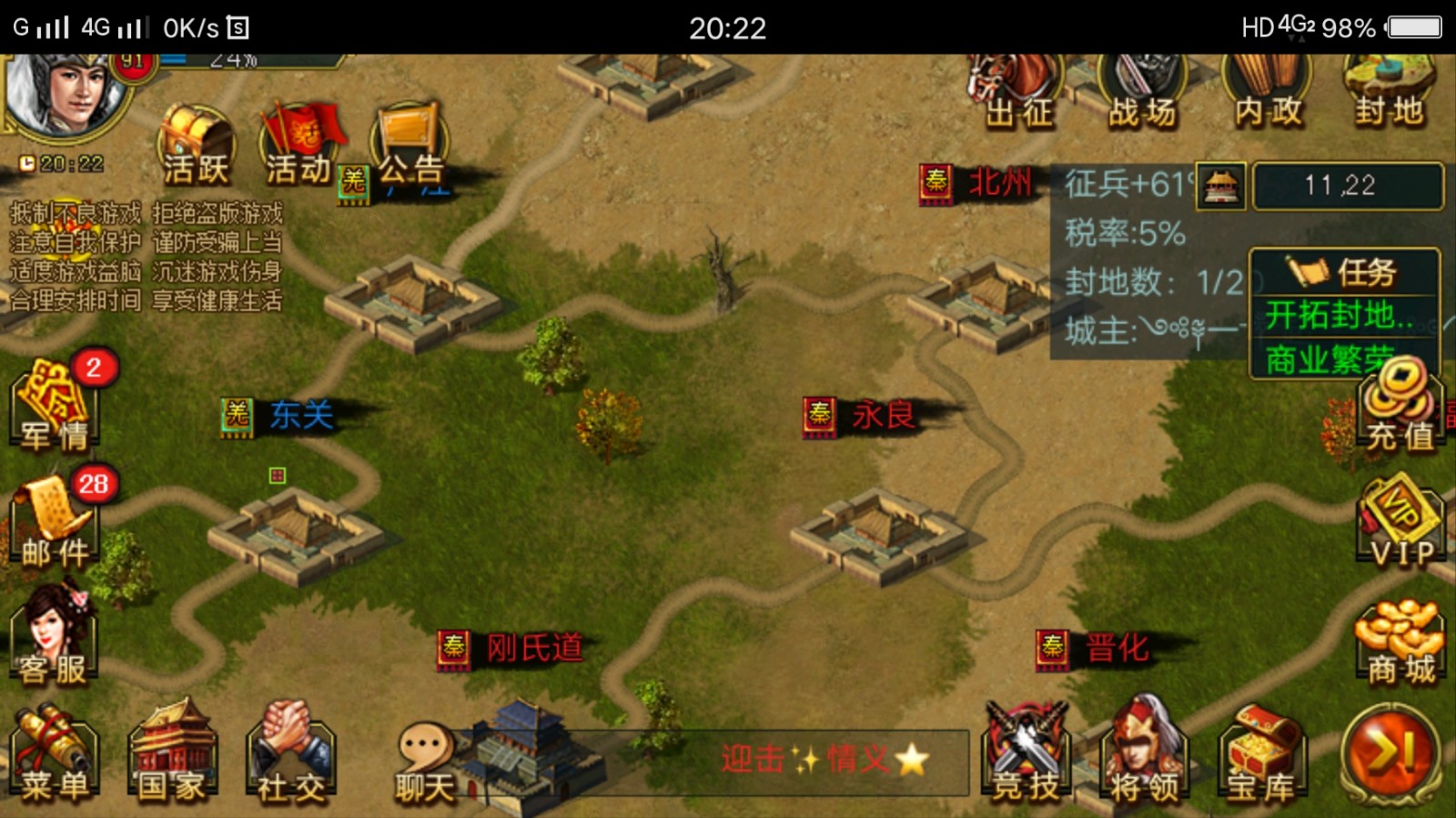1456x818 pixels.
Task: Enter the 战场 battlefield screen
Action: tap(1139, 91)
